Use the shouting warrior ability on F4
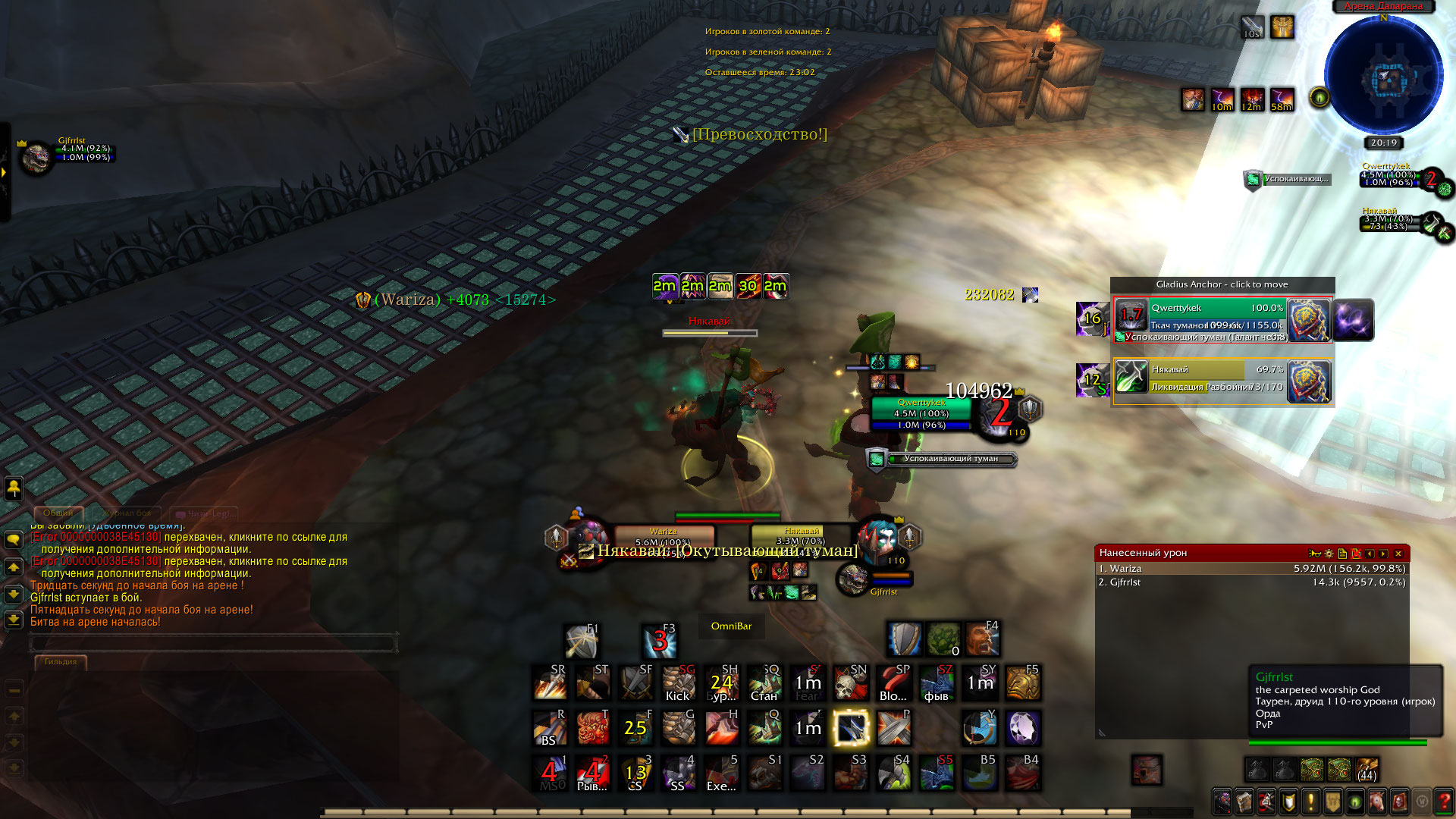Image resolution: width=1456 pixels, height=819 pixels. (982, 639)
